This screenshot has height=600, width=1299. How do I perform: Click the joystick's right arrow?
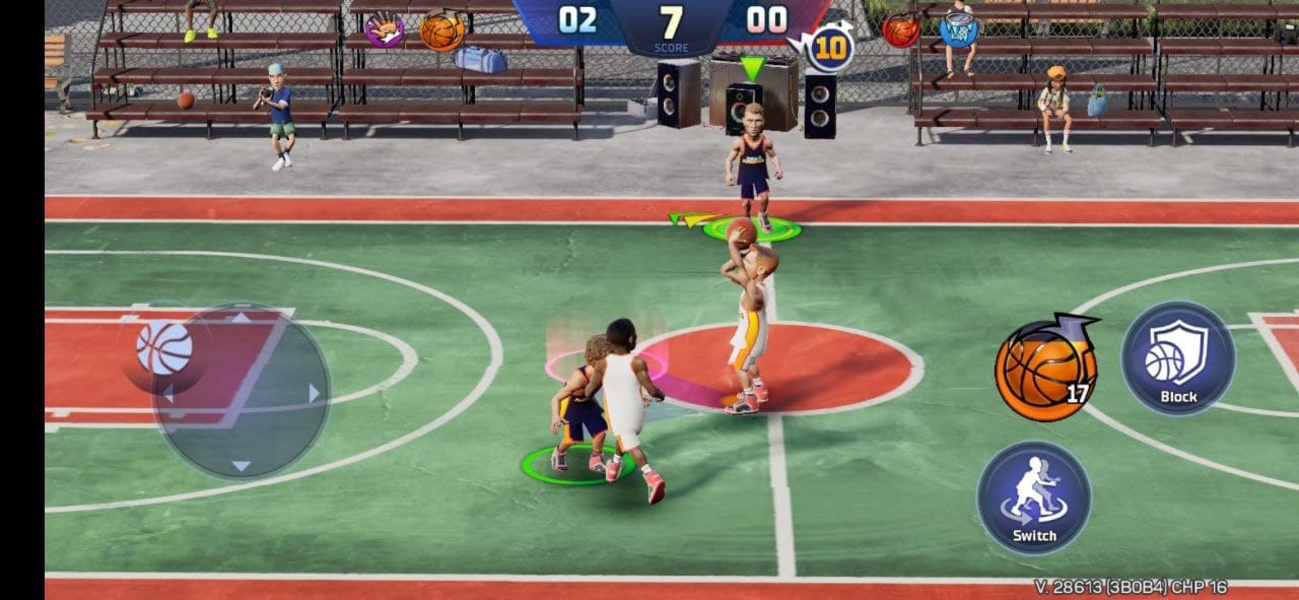pos(314,393)
